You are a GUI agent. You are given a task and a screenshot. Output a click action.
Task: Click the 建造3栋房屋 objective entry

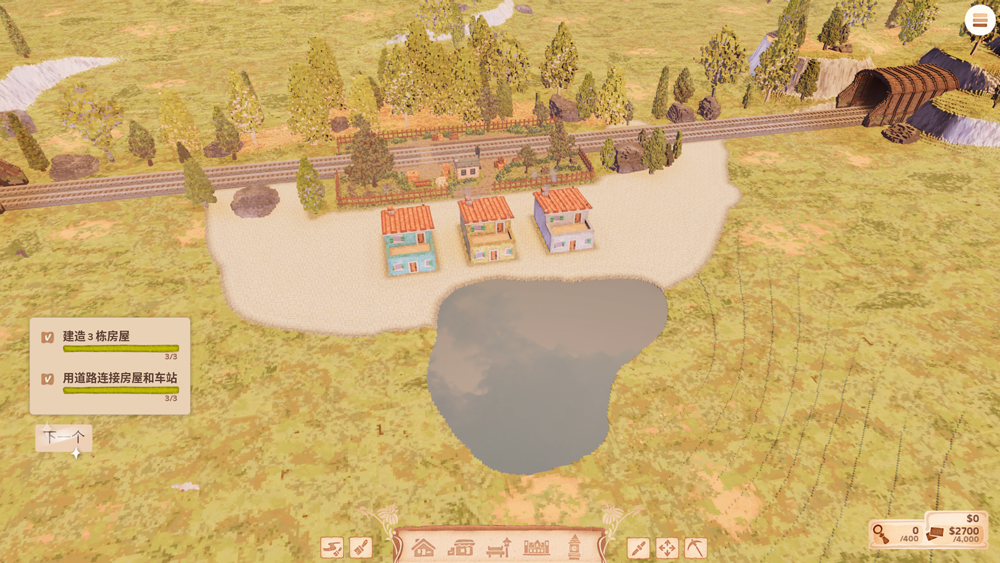point(110,342)
